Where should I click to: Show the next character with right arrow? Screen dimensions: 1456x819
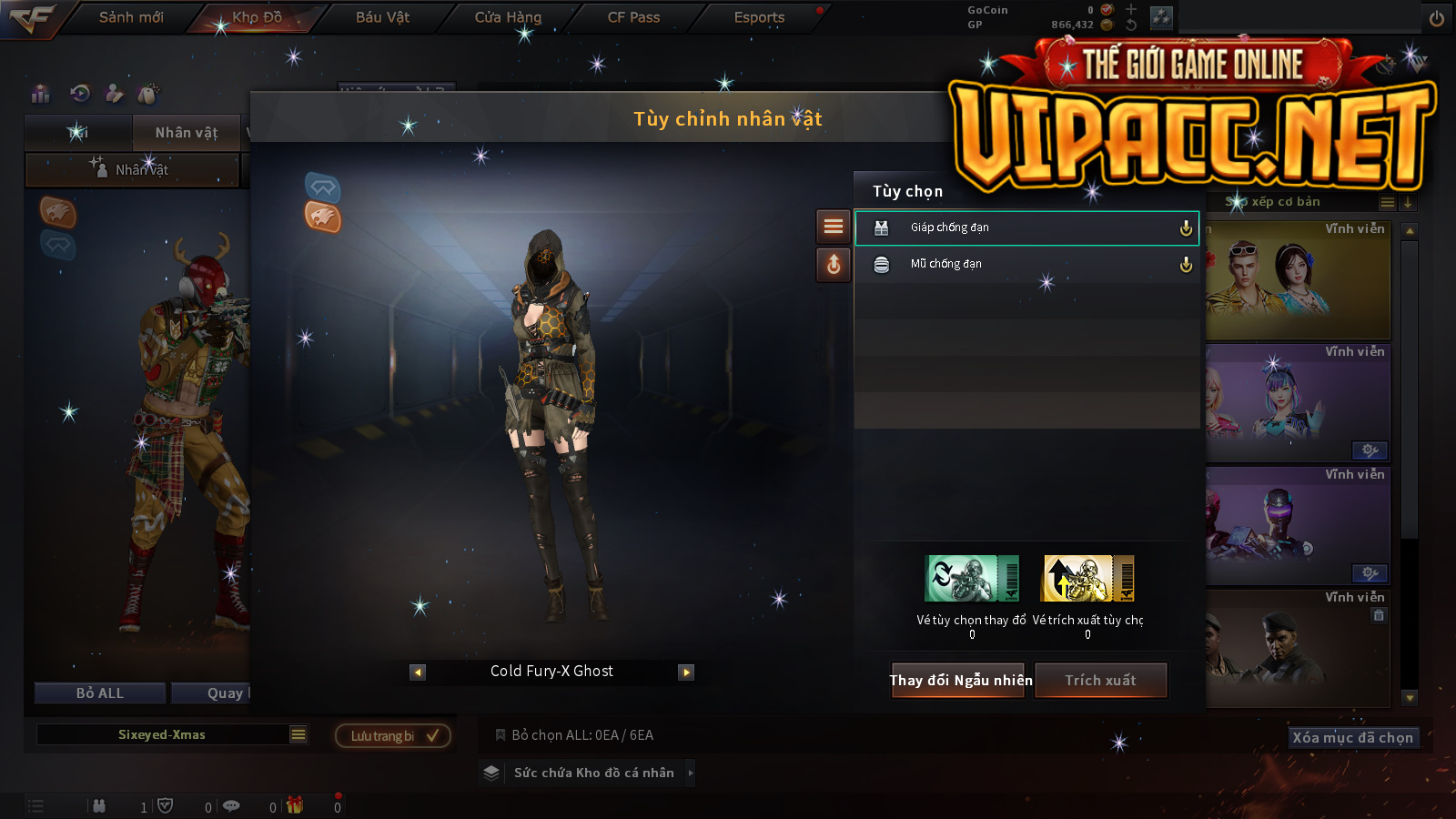(686, 672)
